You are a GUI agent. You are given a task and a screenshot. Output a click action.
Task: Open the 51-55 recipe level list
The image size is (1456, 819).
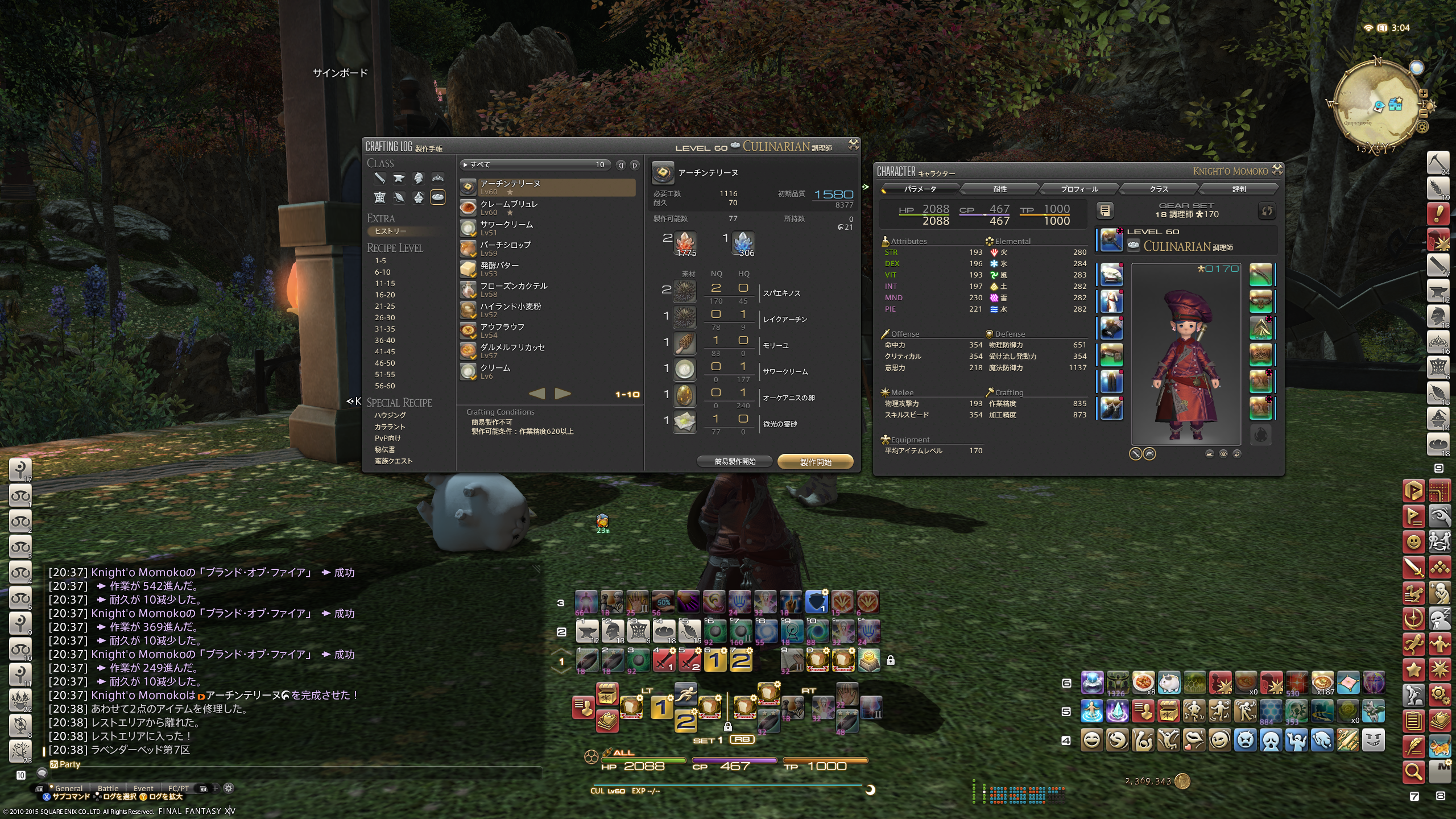click(x=385, y=374)
